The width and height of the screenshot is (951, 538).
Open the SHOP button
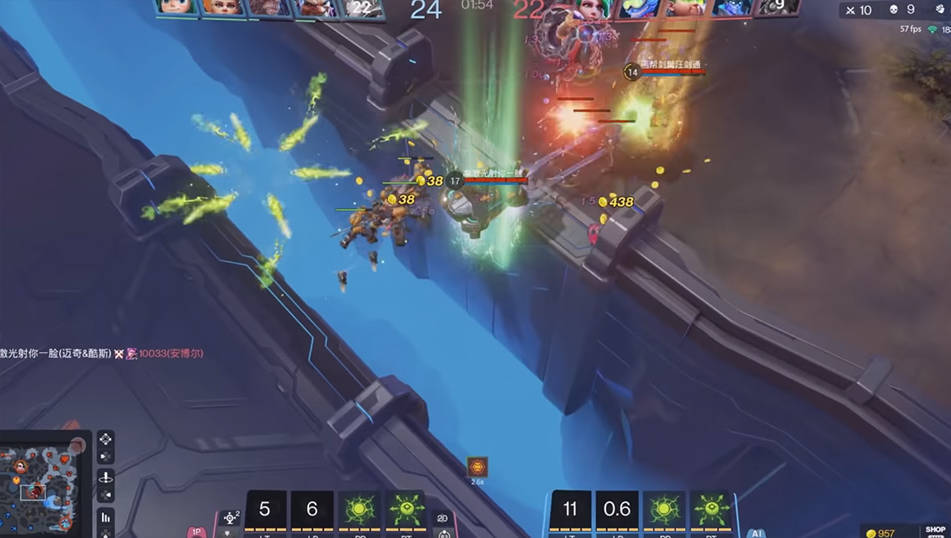click(934, 530)
